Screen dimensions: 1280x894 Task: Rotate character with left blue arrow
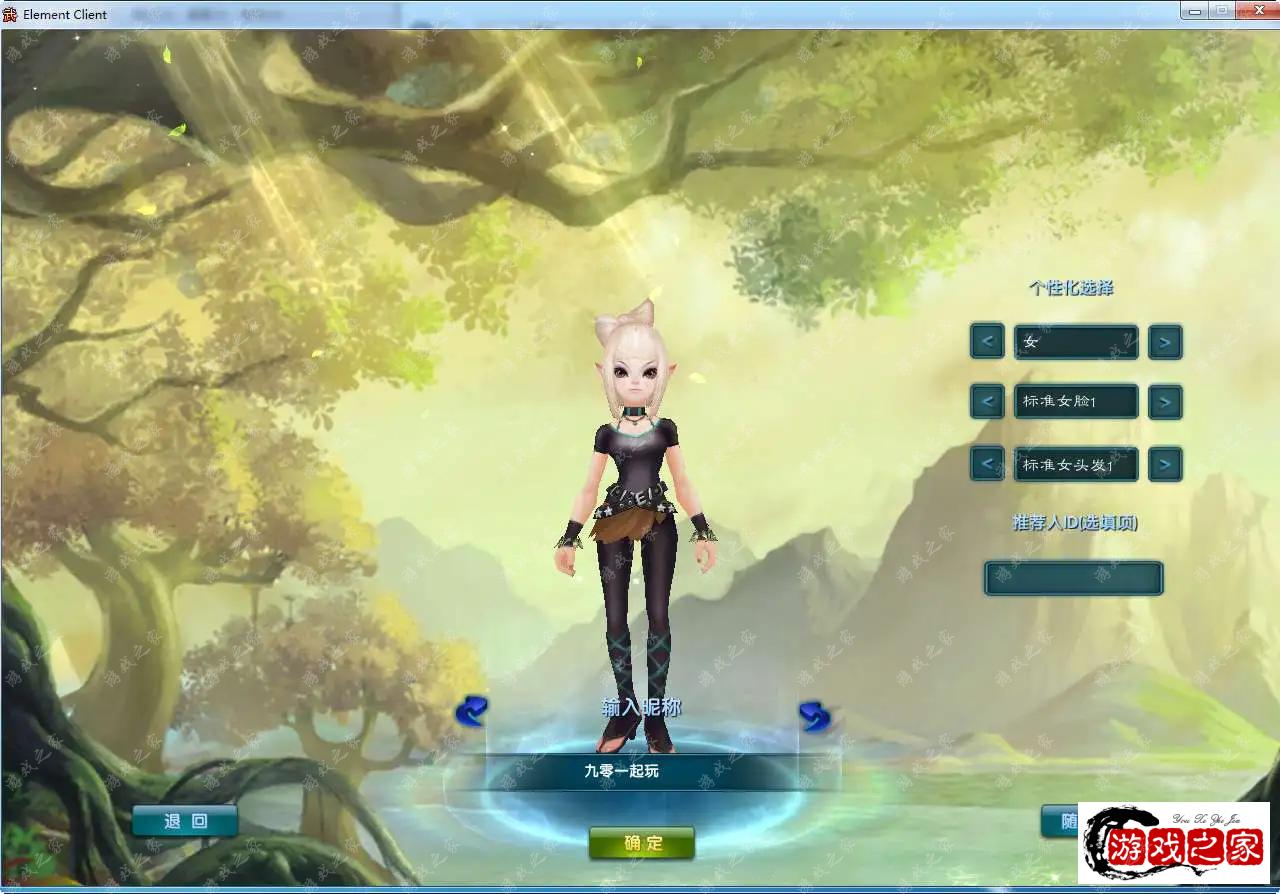[471, 712]
